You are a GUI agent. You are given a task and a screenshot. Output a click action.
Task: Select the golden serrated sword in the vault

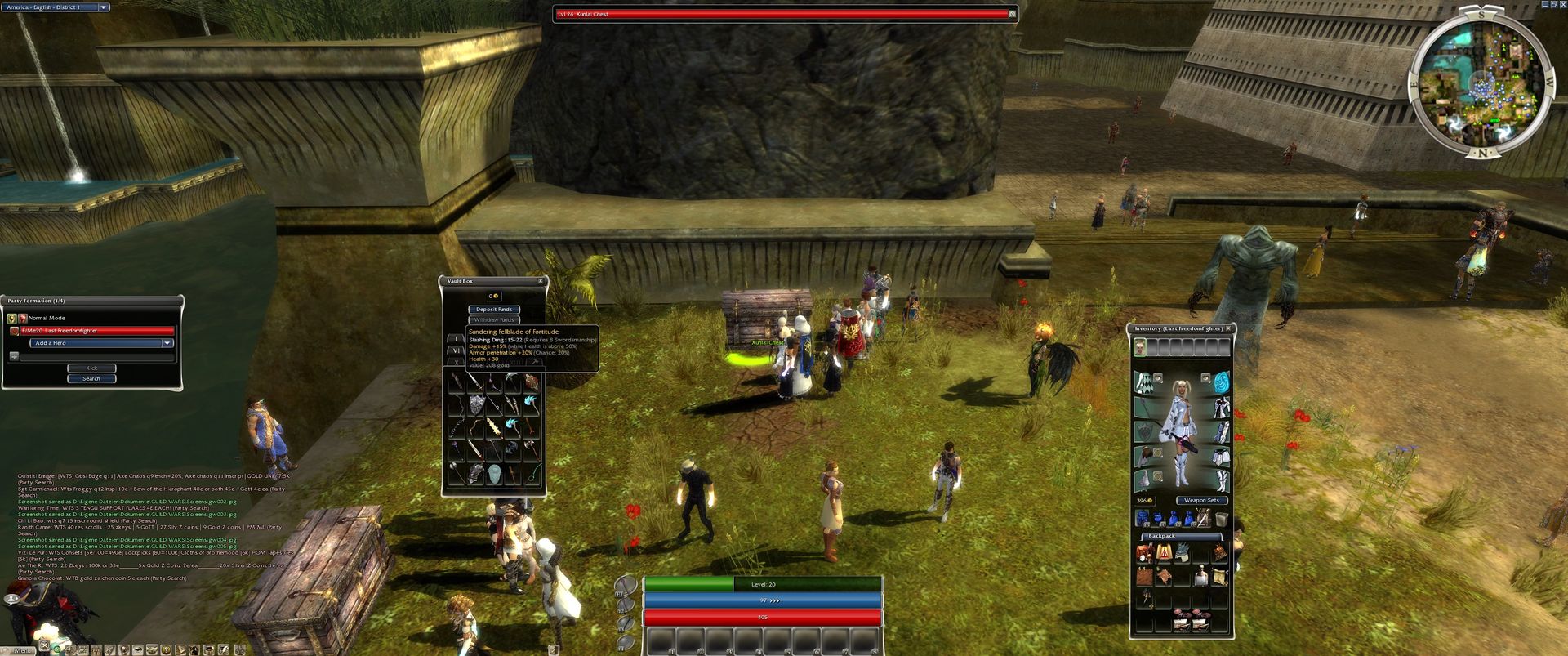[x=495, y=427]
